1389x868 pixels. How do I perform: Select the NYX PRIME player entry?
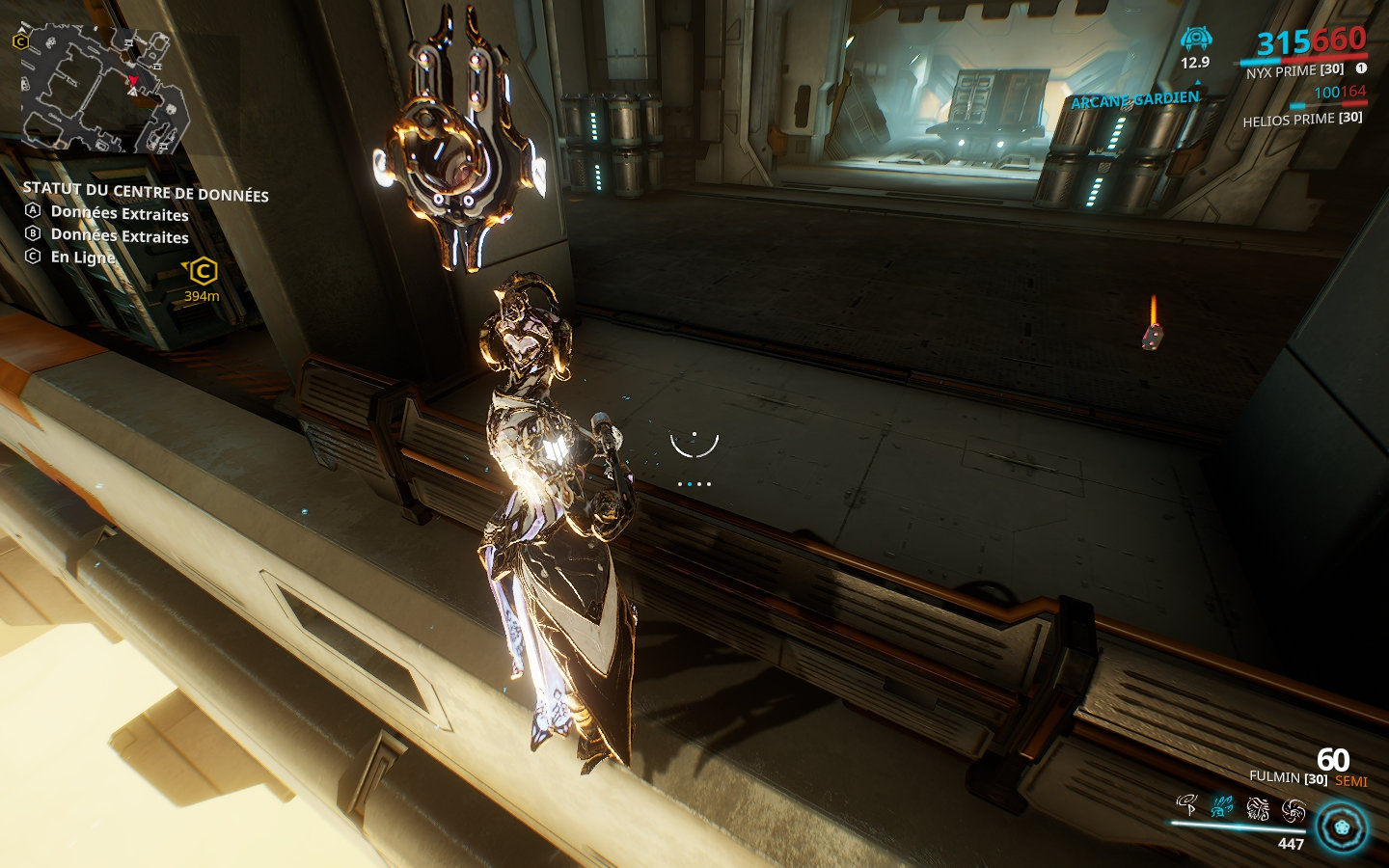(x=1294, y=71)
